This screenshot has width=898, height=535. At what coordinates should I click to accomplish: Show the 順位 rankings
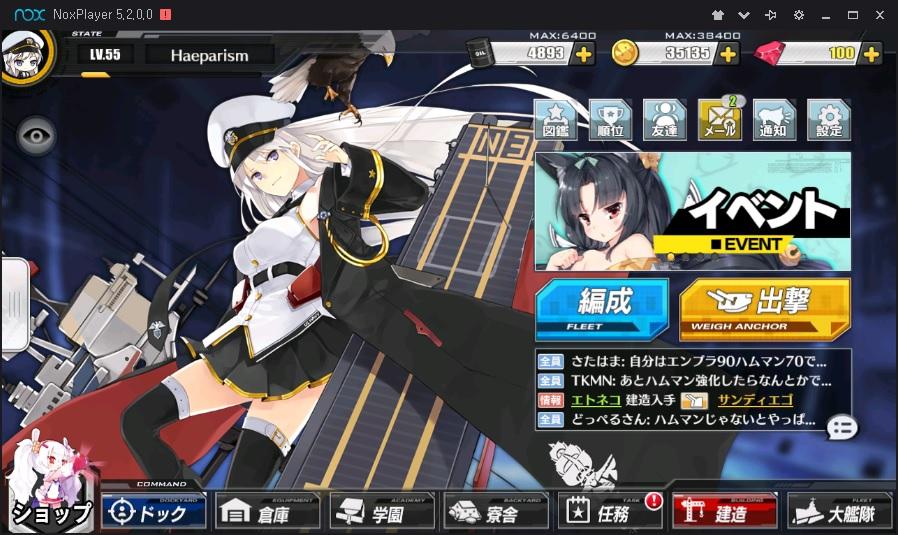610,121
